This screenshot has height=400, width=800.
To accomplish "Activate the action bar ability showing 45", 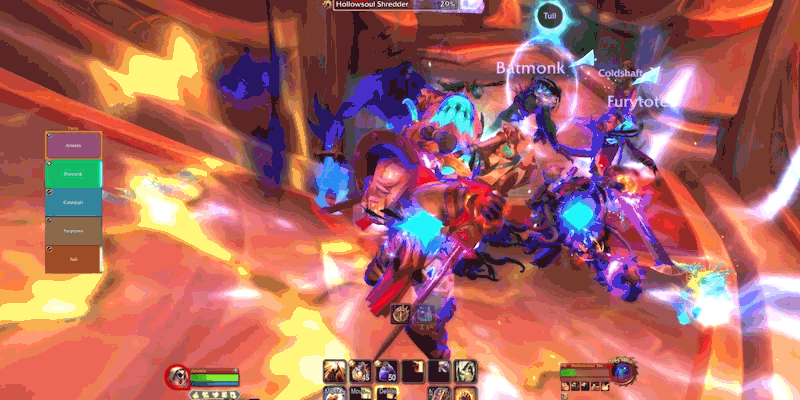I will [x=359, y=371].
